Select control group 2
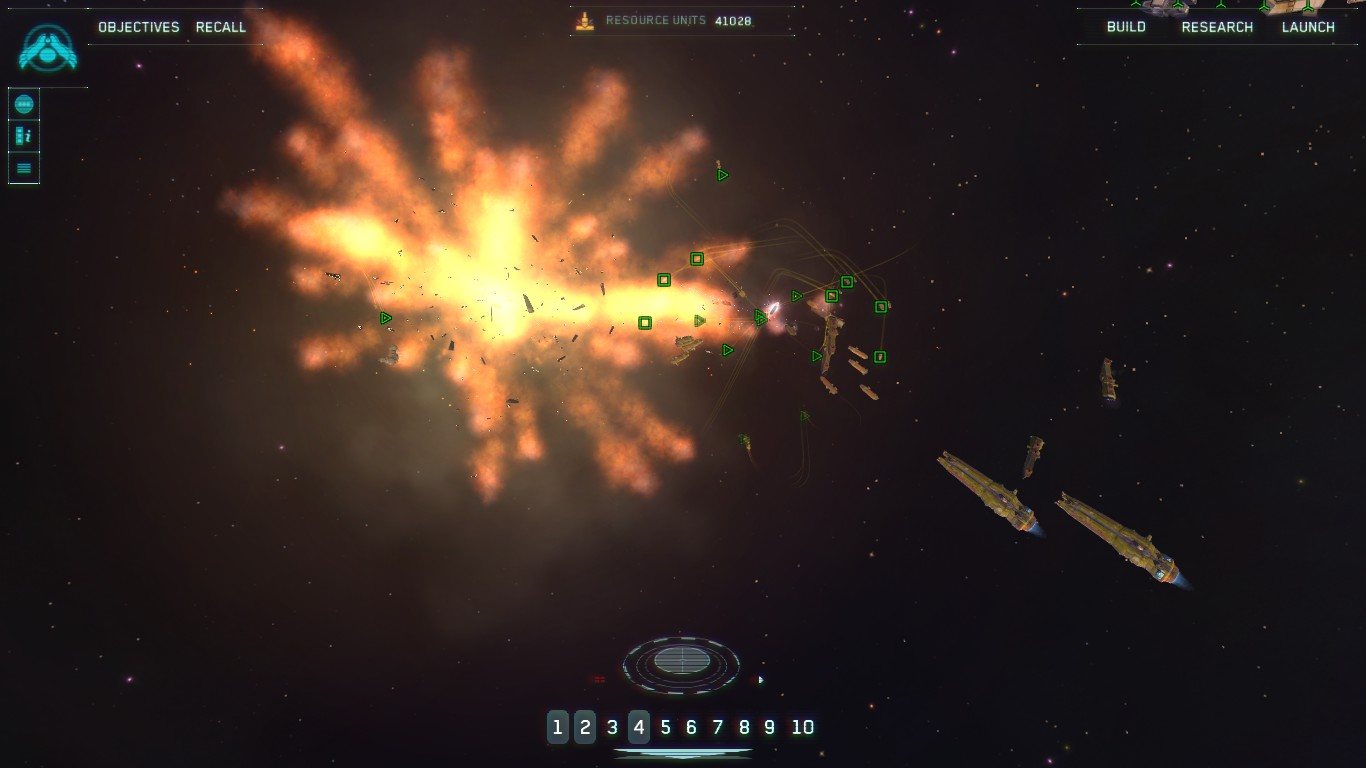Screen dimensions: 1366x768 (x=585, y=727)
